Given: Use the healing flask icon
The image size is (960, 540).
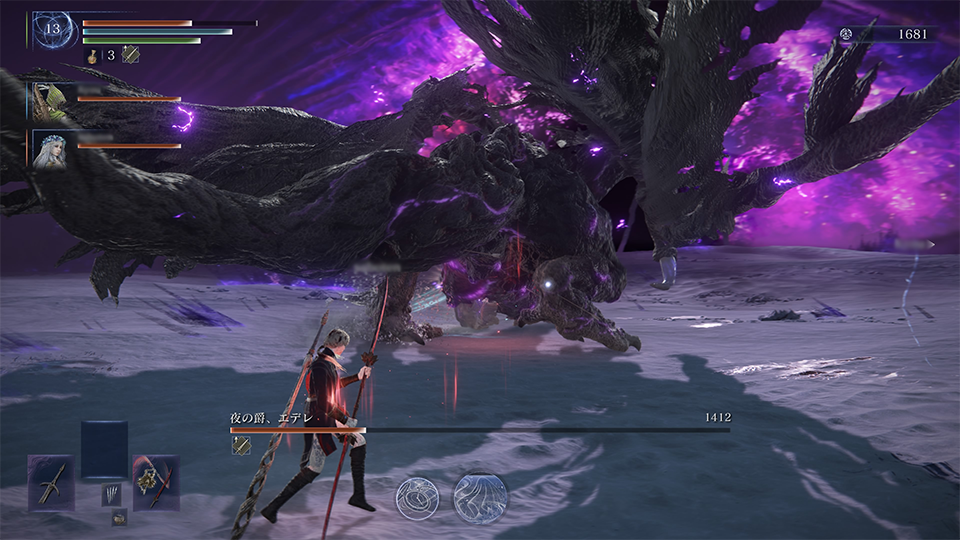Looking at the screenshot, I should pos(90,55).
